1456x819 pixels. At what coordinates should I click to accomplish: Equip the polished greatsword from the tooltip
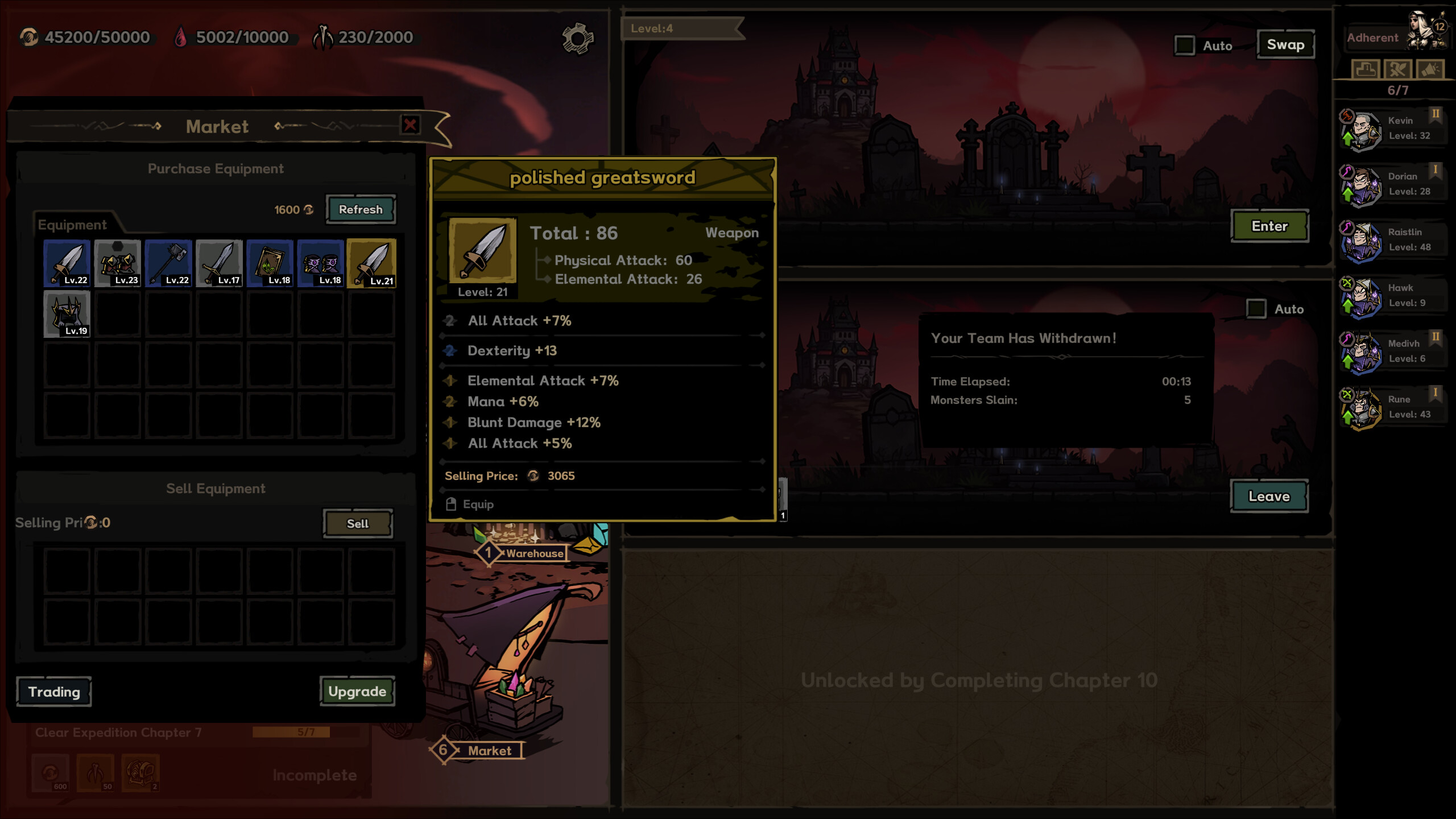coord(471,504)
